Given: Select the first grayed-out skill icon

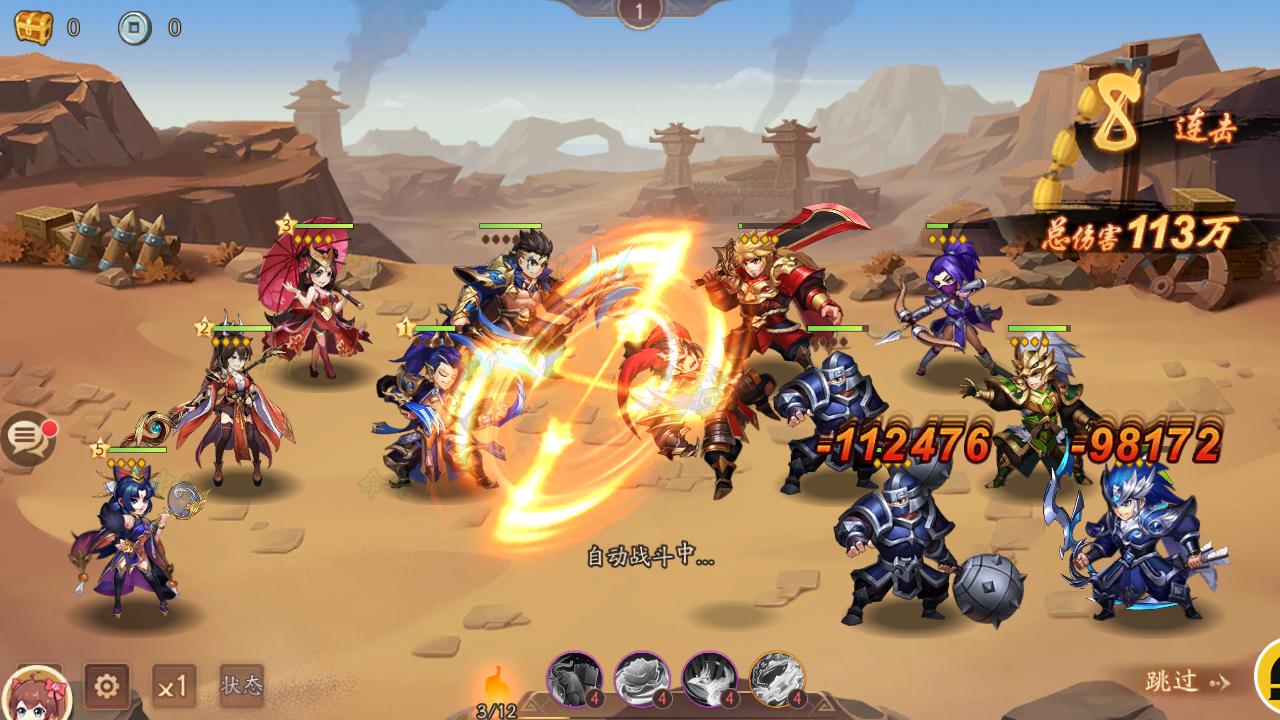Looking at the screenshot, I should pyautogui.click(x=574, y=679).
